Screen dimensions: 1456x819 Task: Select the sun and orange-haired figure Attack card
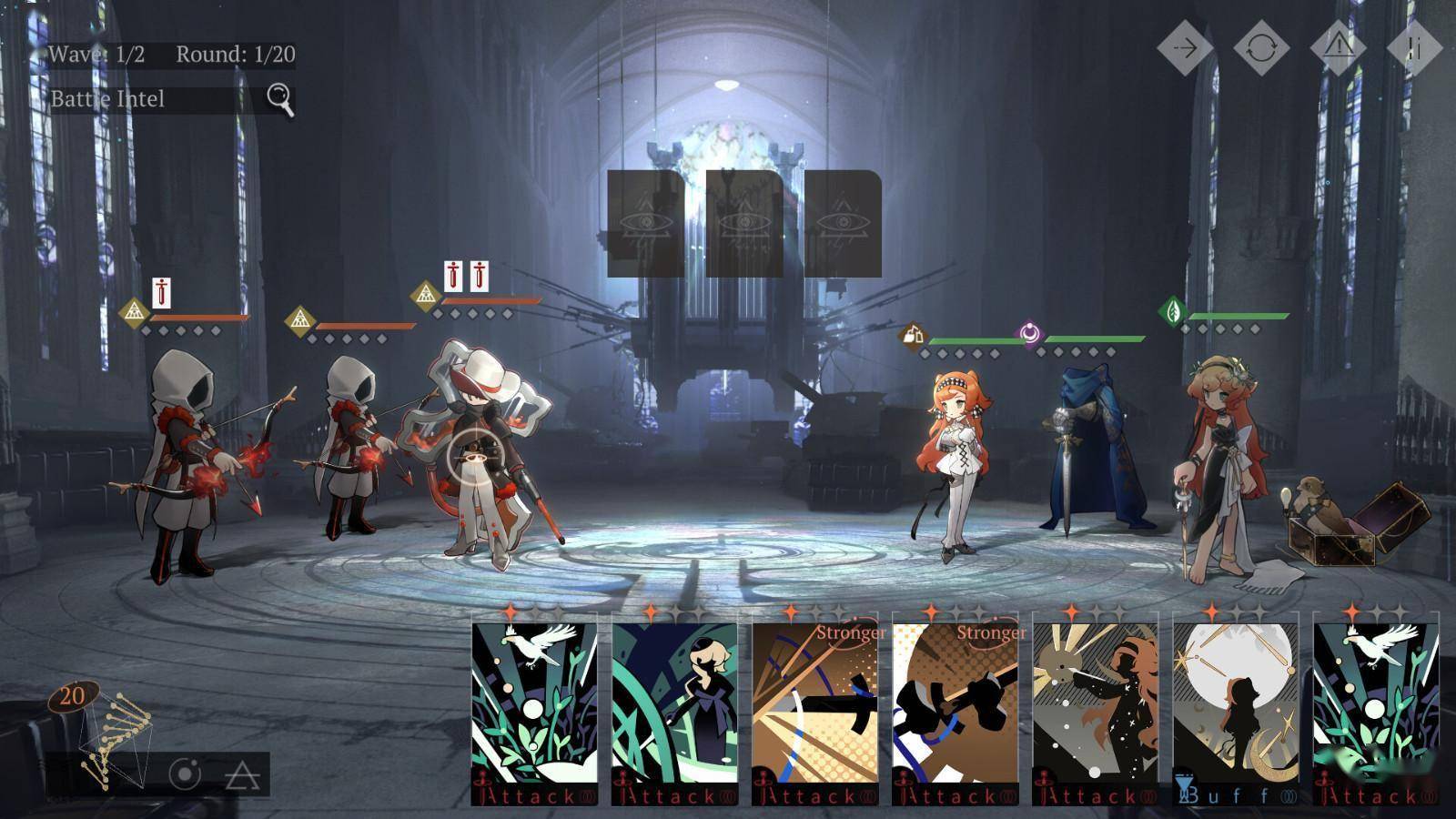point(1095,707)
